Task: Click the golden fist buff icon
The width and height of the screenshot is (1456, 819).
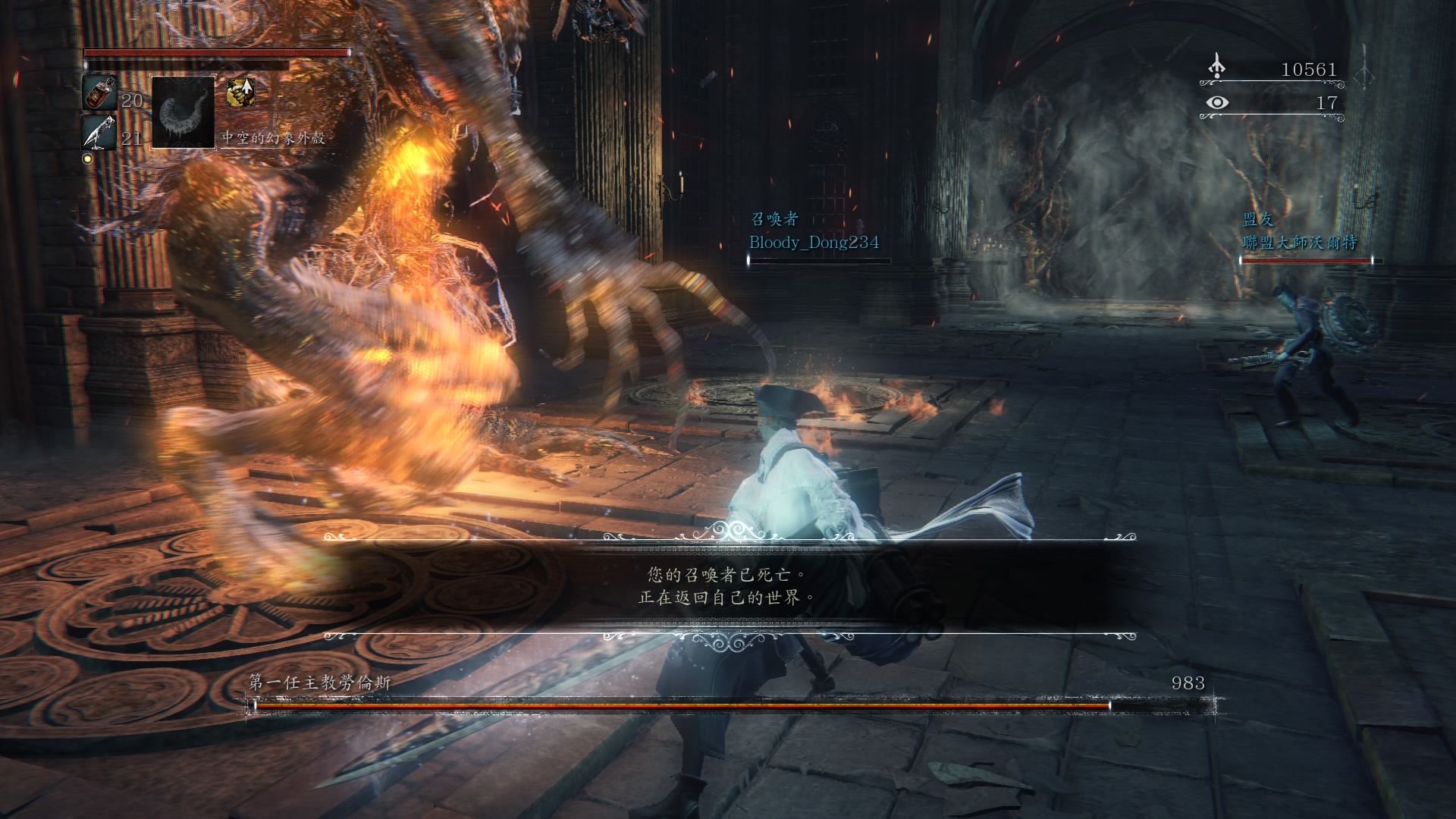Action: click(240, 93)
